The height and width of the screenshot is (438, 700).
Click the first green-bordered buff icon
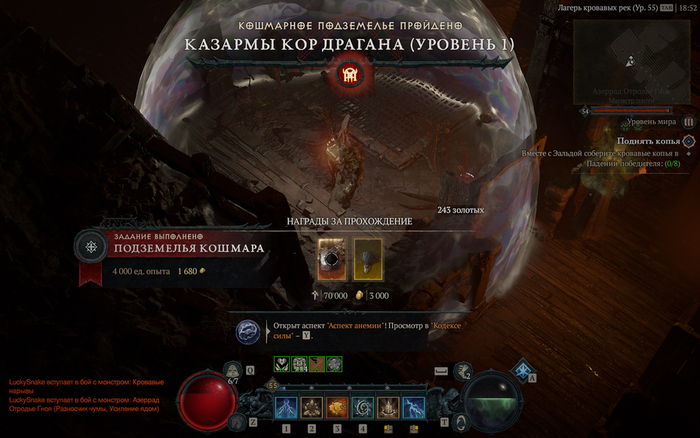280,363
